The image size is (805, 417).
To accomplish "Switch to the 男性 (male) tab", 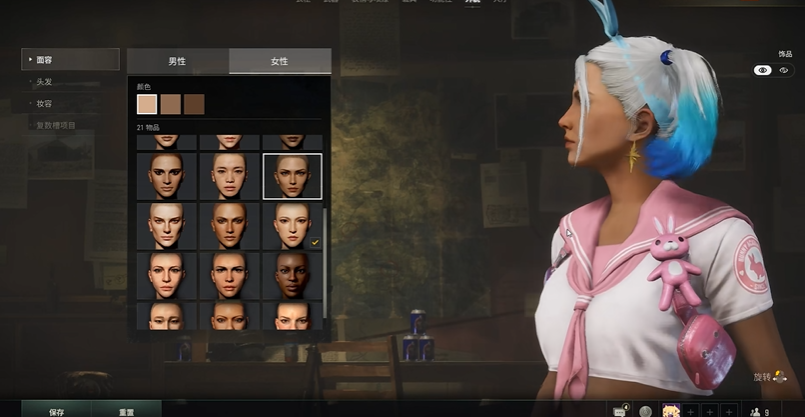I will pyautogui.click(x=177, y=61).
